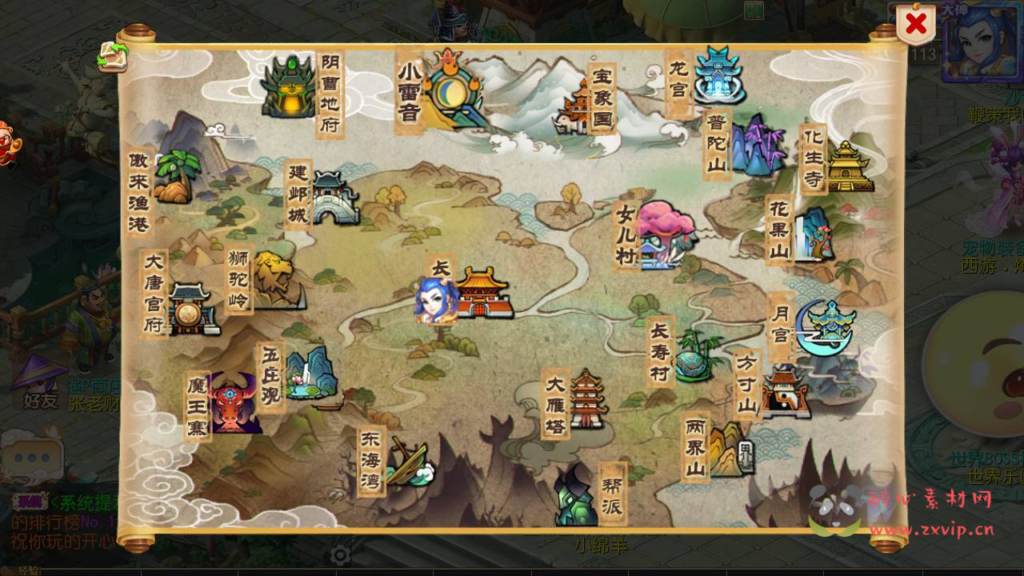Pick the 花果山 location
The width and height of the screenshot is (1024, 576).
click(x=812, y=234)
